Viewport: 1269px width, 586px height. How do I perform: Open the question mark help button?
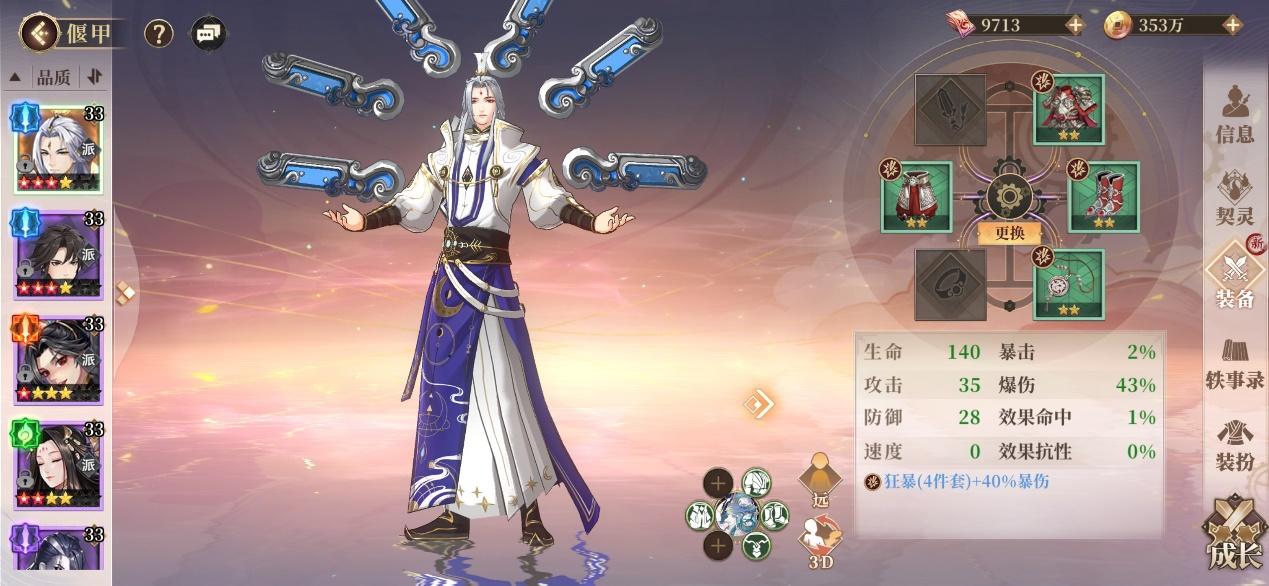coord(159,34)
